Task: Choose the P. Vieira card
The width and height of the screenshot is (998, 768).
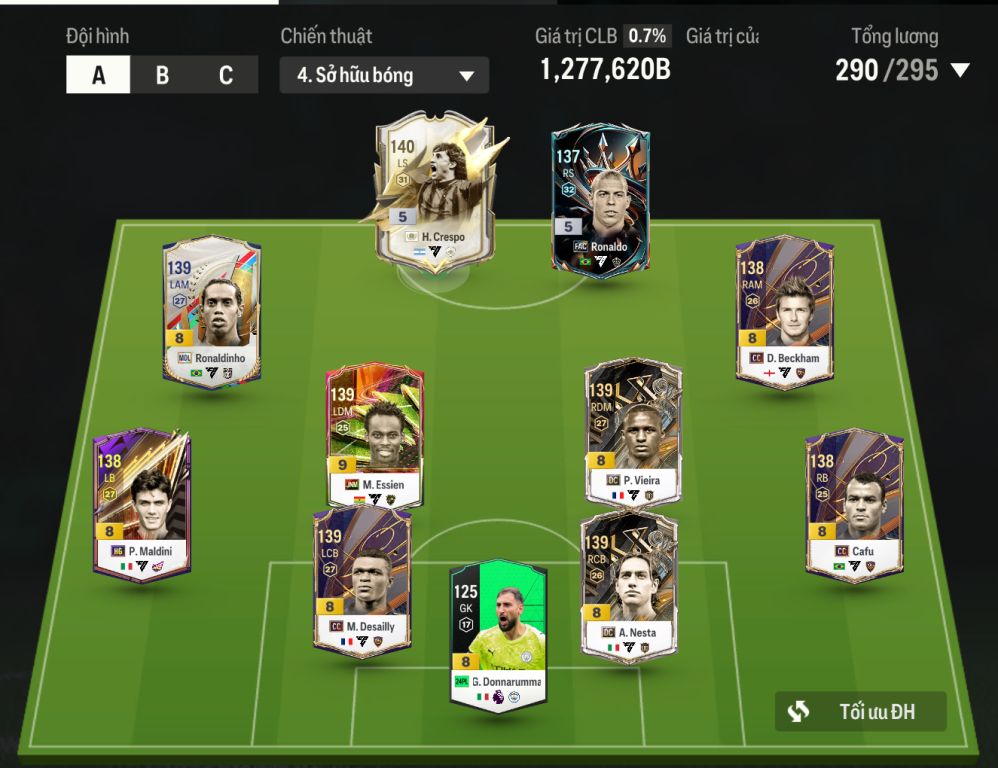Action: (634, 433)
